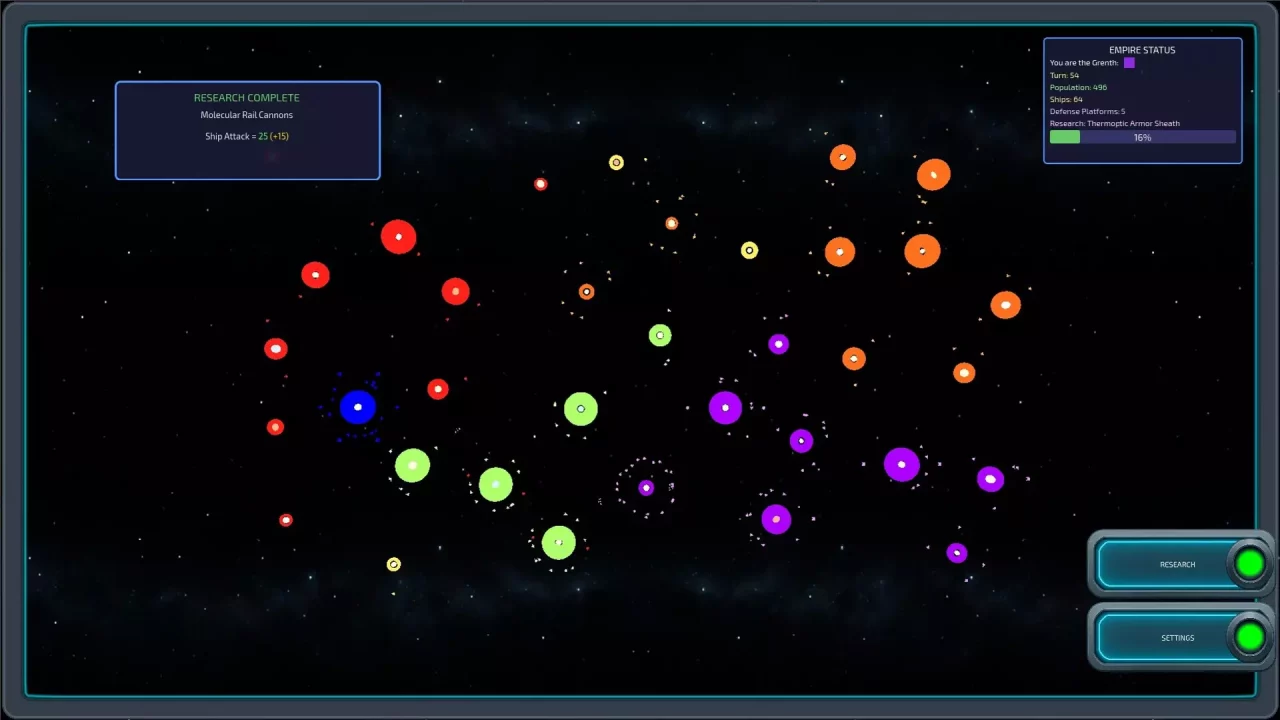Click the red star with white core midscreen
This screenshot has height=720, width=1280.
(x=438, y=389)
